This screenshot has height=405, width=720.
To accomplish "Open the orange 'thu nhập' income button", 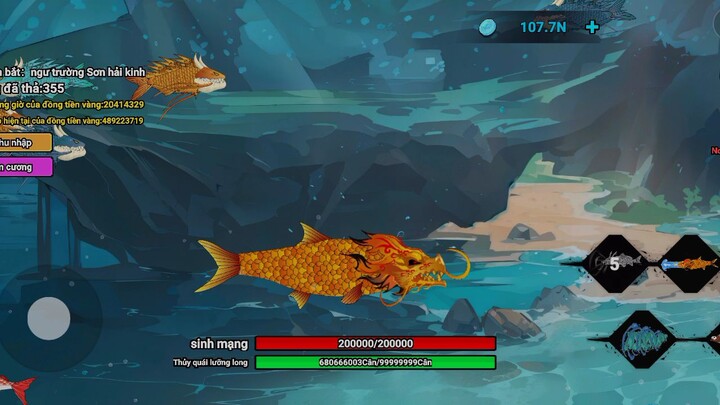I will point(24,143).
